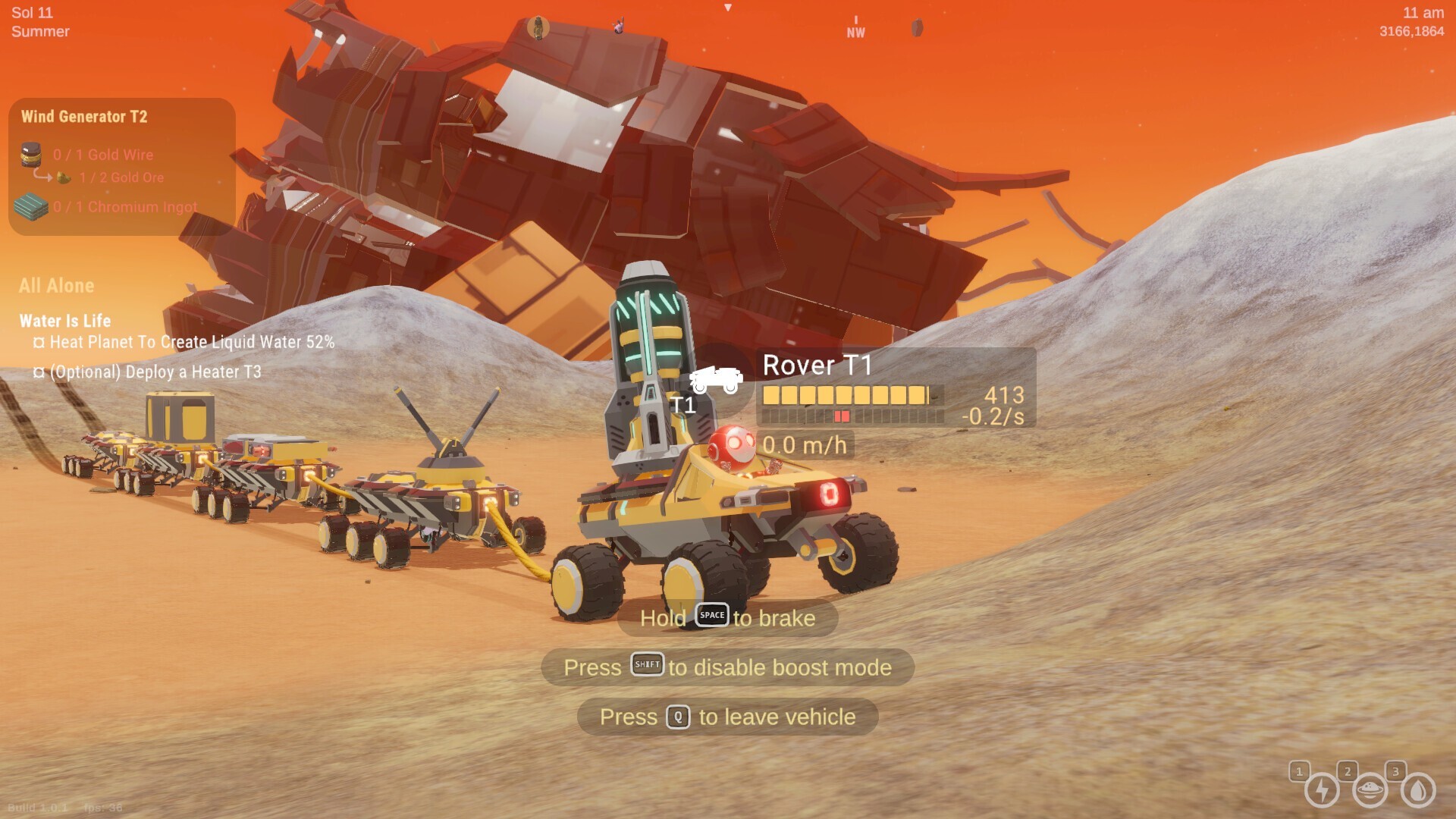Click the NW compass marker
The image size is (1456, 819).
[857, 27]
